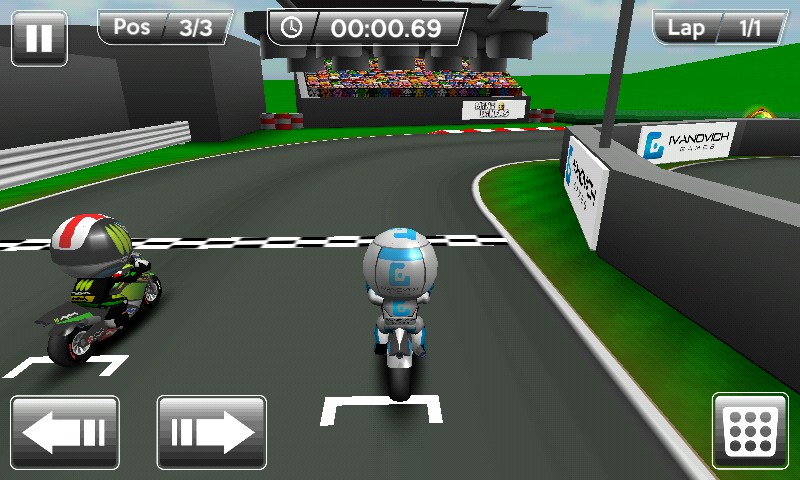Steer right with the right arrow button
The image size is (800, 480).
(212, 432)
